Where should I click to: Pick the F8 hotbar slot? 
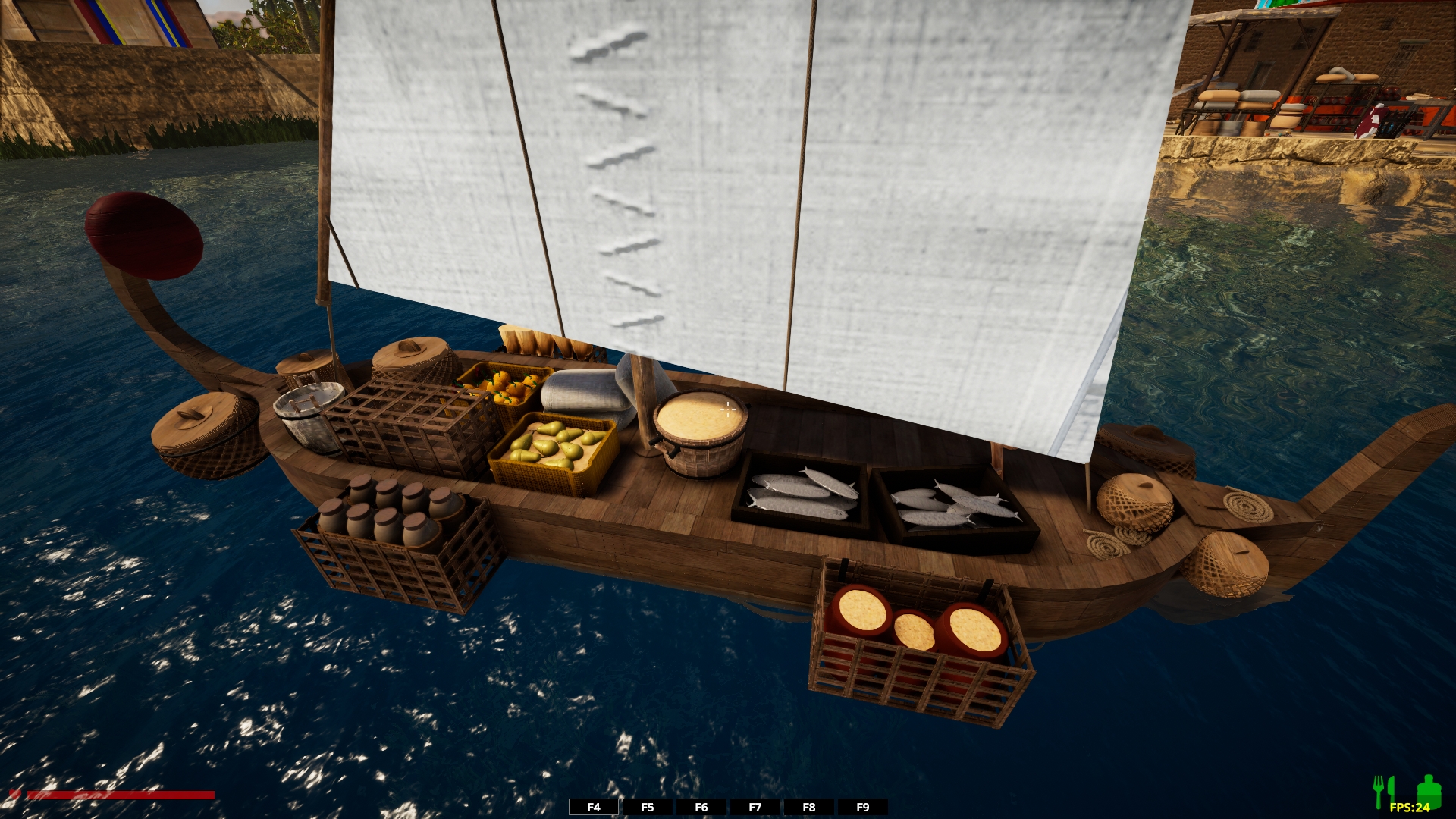[809, 807]
